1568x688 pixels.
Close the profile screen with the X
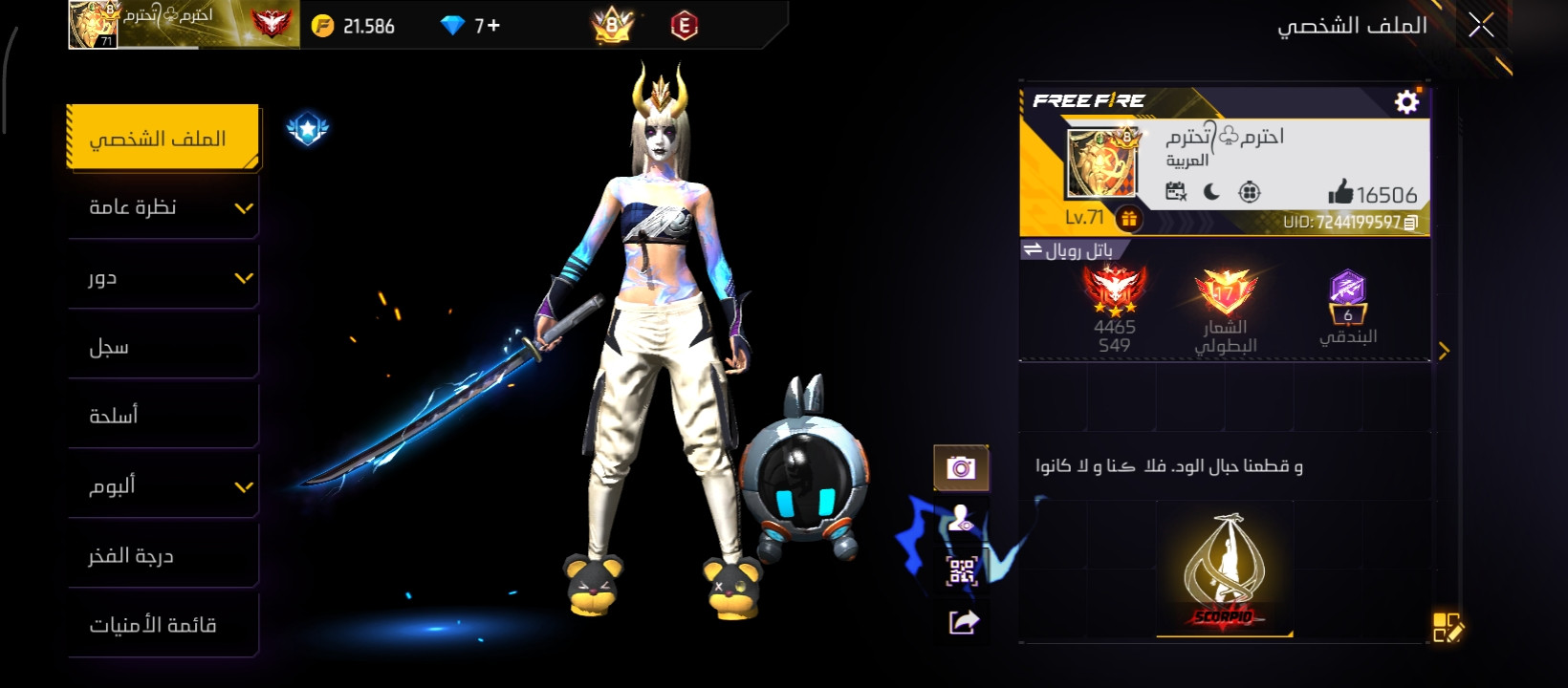1481,26
